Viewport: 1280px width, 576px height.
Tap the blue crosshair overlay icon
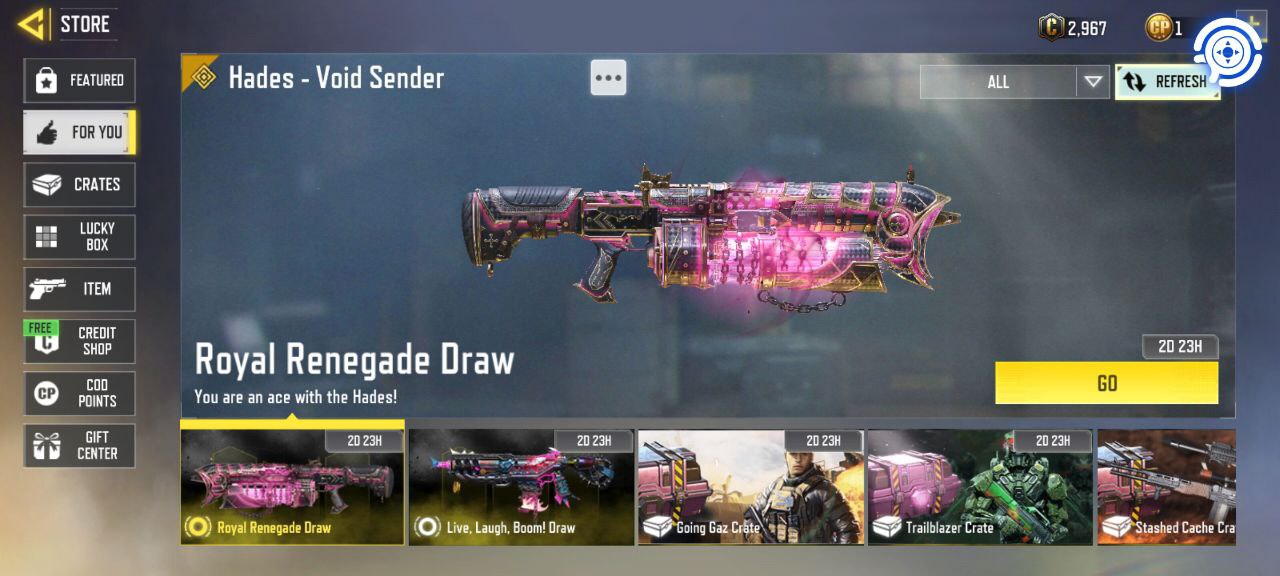coord(1226,52)
